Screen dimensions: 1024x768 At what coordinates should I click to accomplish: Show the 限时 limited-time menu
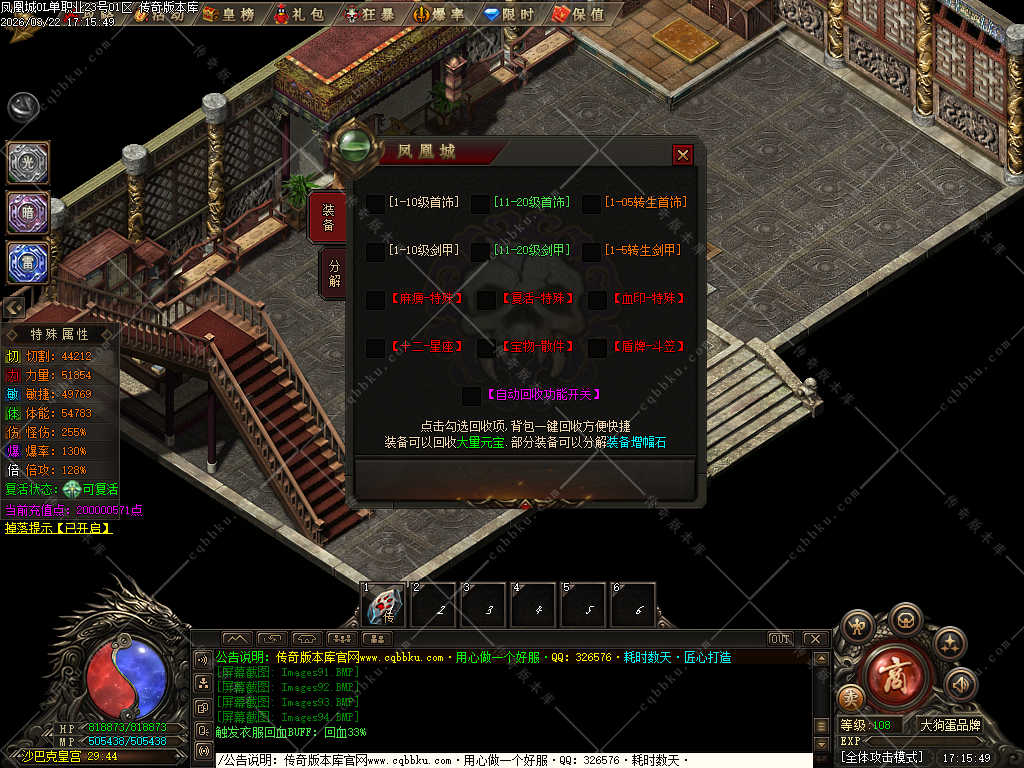point(509,14)
